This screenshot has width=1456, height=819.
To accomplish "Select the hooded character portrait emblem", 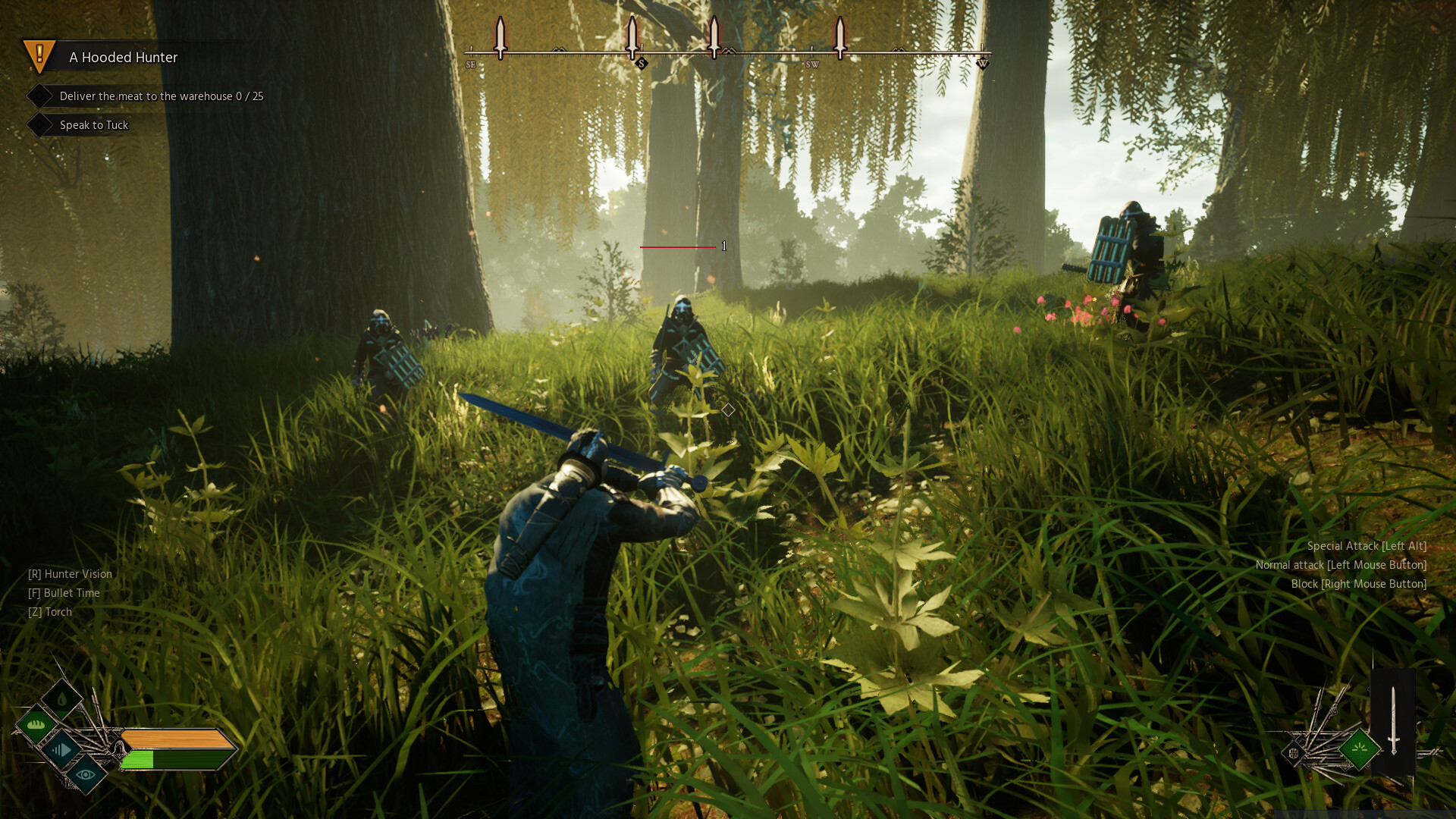I will pos(120,748).
